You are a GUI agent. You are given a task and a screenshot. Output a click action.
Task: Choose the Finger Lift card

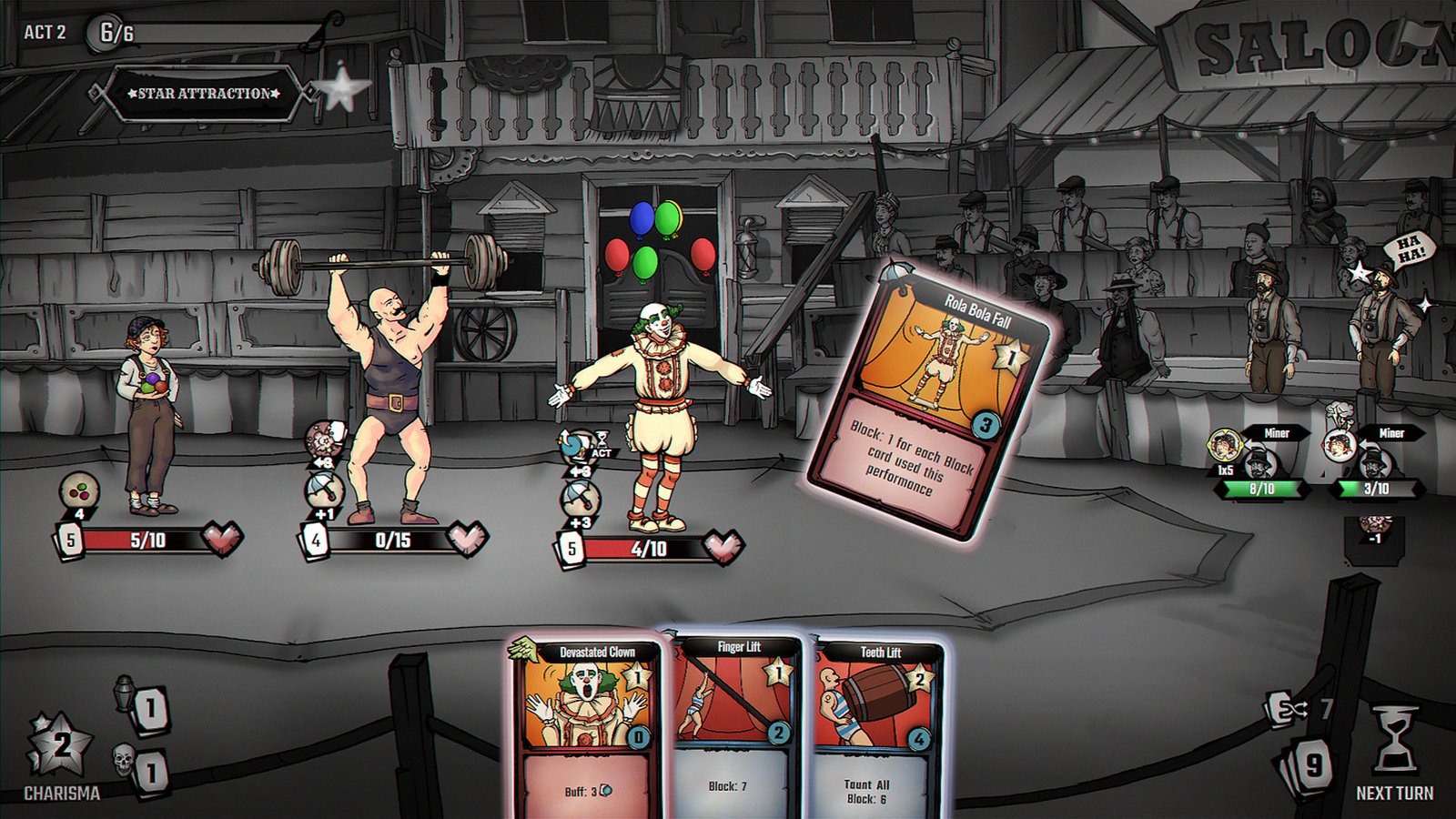coord(737,728)
